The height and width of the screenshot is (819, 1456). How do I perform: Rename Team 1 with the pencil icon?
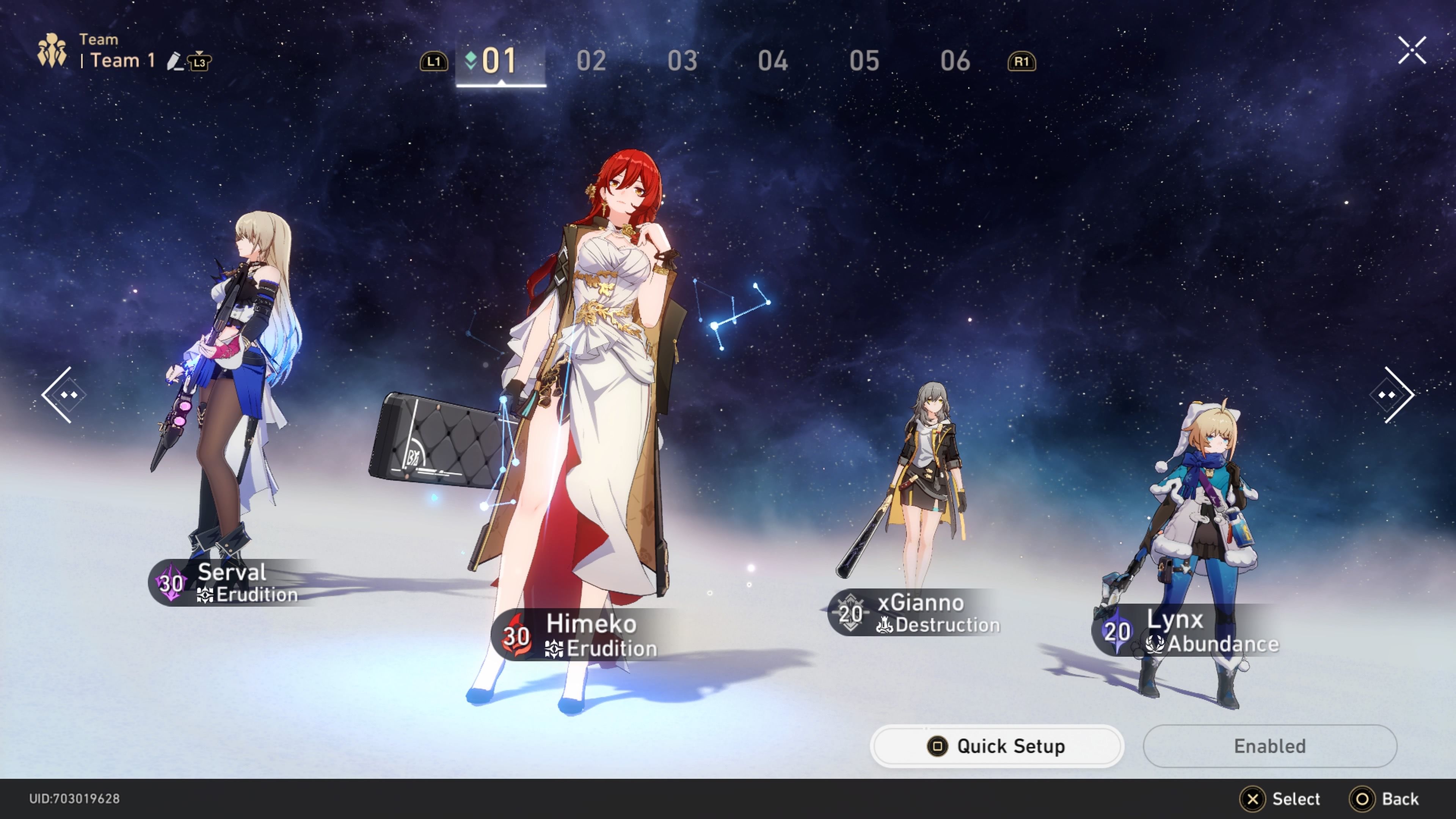[x=175, y=61]
